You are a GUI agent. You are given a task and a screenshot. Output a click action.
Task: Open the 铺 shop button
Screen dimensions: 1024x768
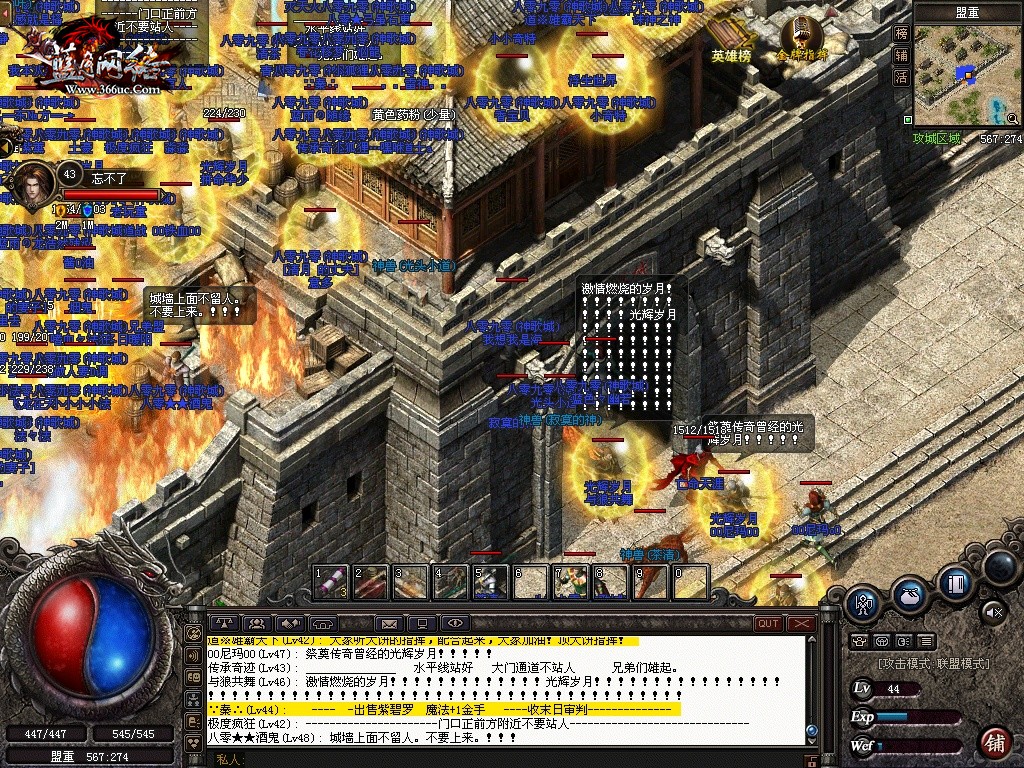[x=994, y=743]
